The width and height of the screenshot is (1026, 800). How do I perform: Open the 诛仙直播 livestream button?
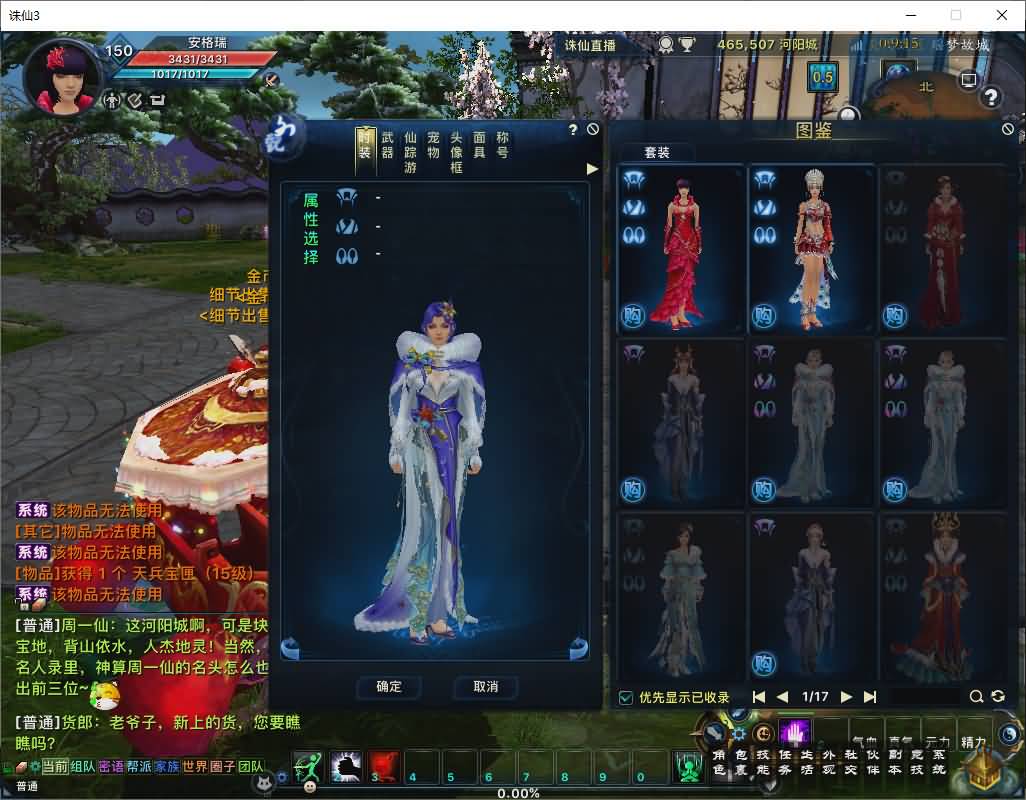[590, 45]
